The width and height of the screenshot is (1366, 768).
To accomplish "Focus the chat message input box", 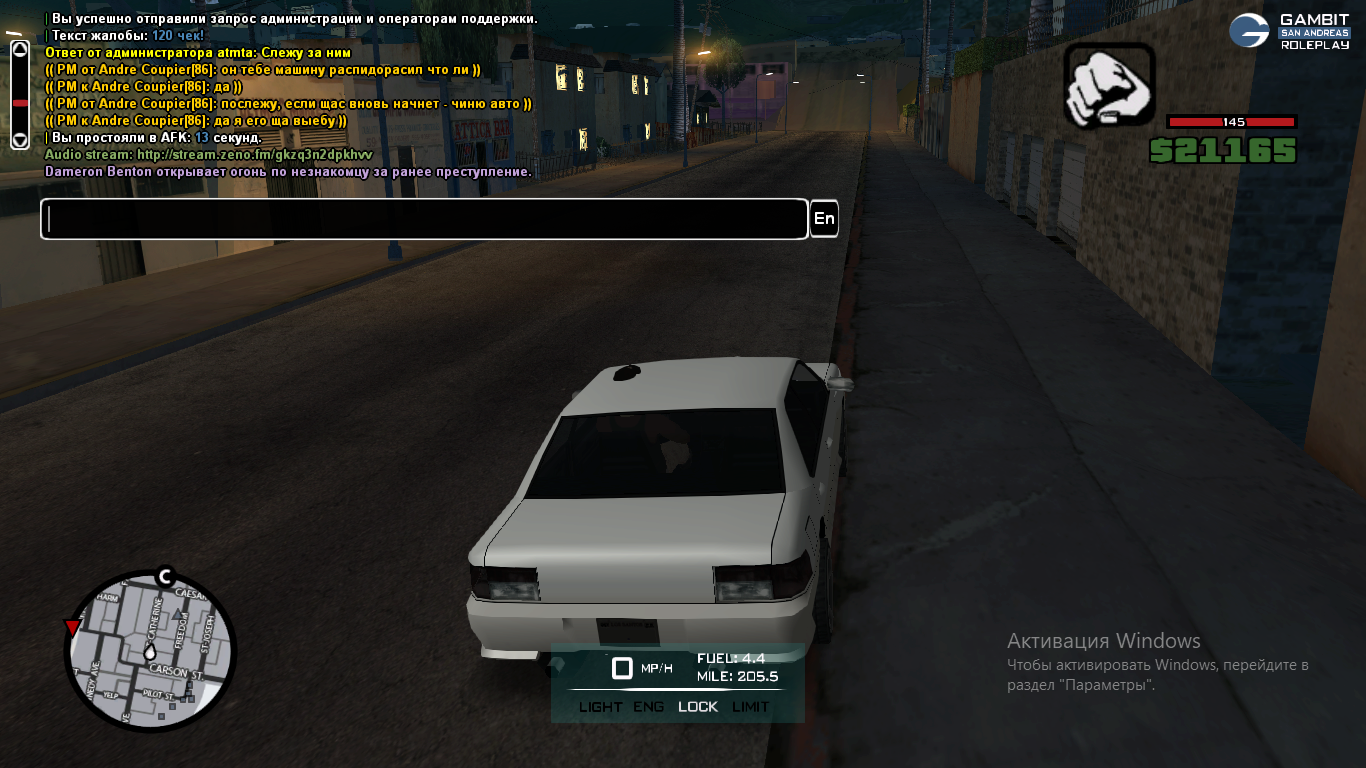I will pos(424,219).
